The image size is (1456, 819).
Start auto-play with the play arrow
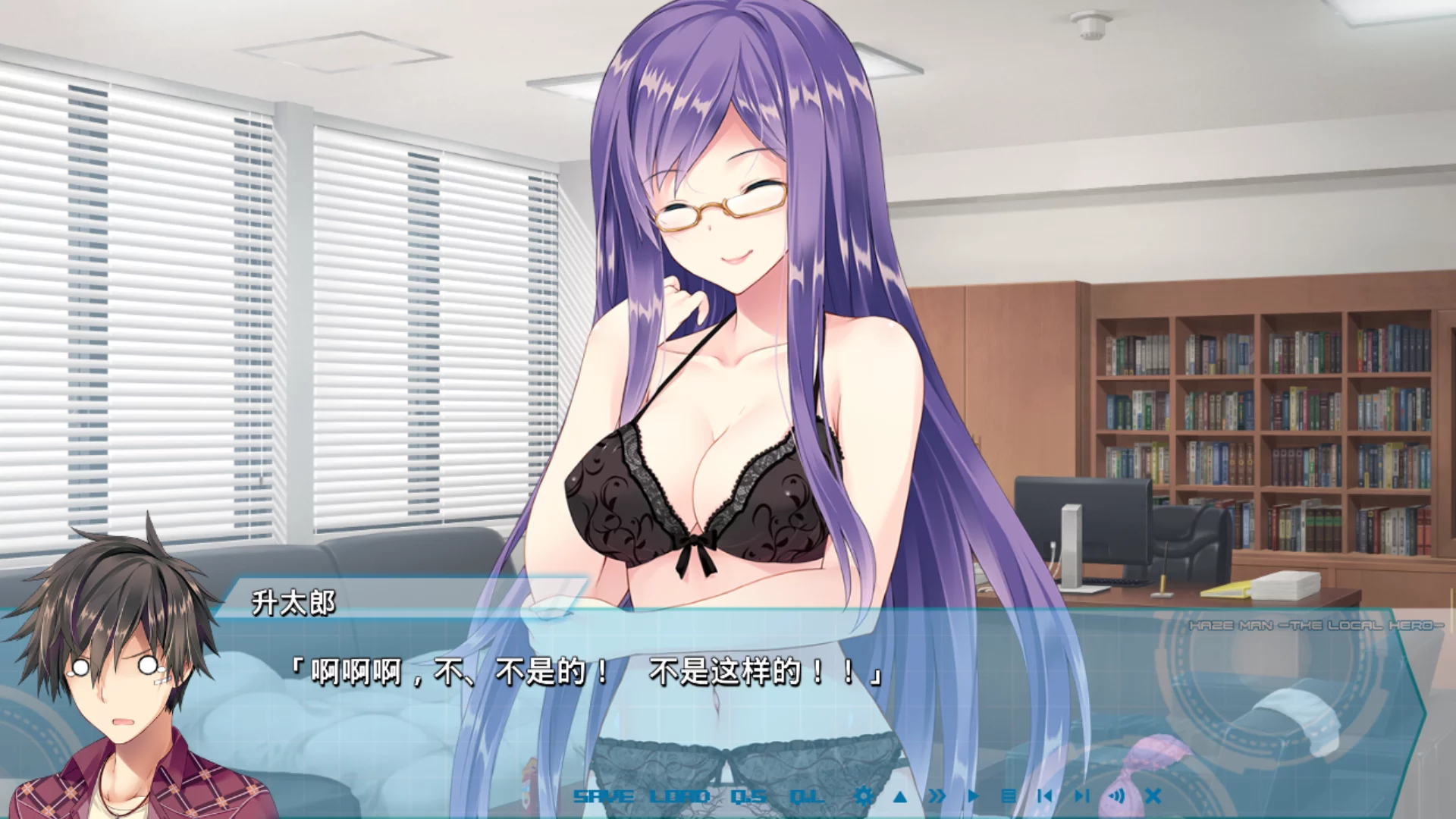pos(974,796)
